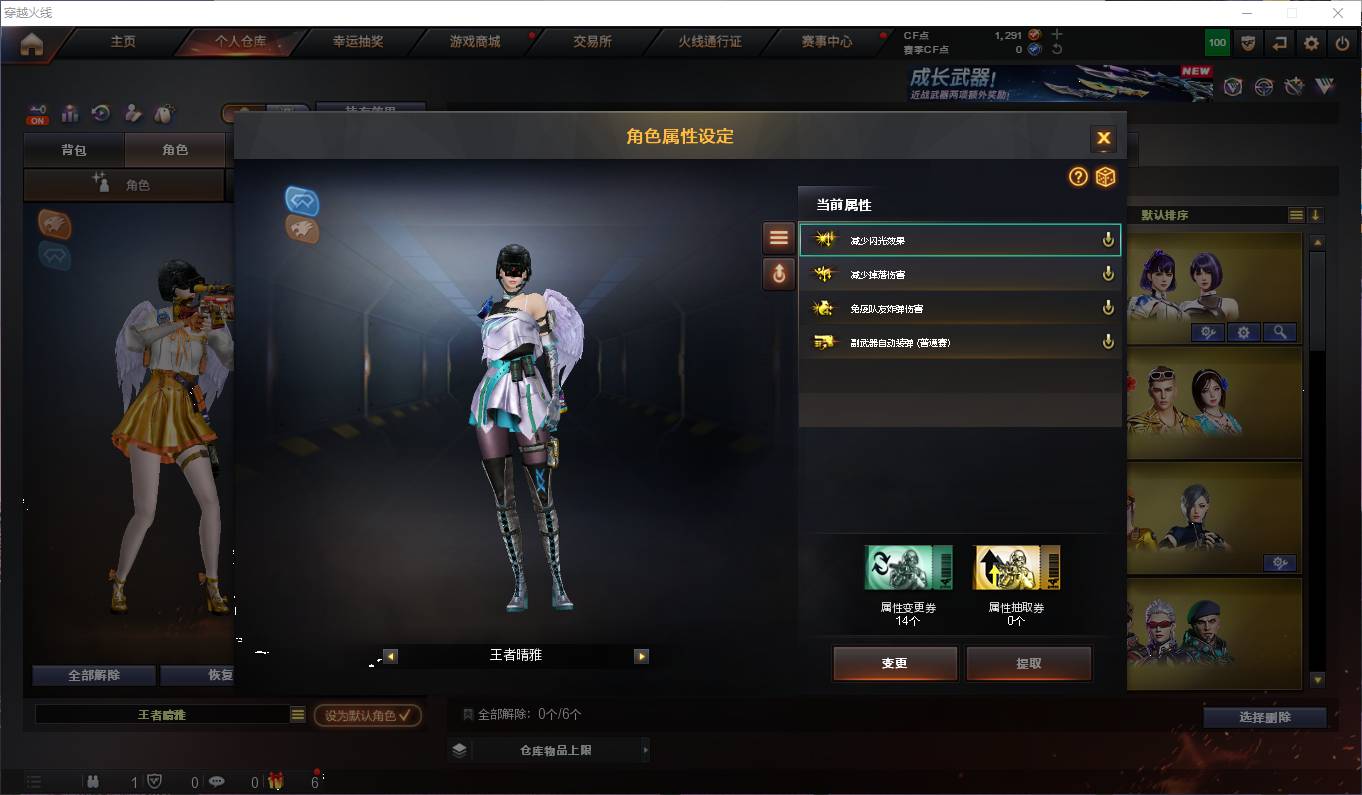The image size is (1362, 795).
Task: Switch to 交易所 exchange tab
Action: 592,42
